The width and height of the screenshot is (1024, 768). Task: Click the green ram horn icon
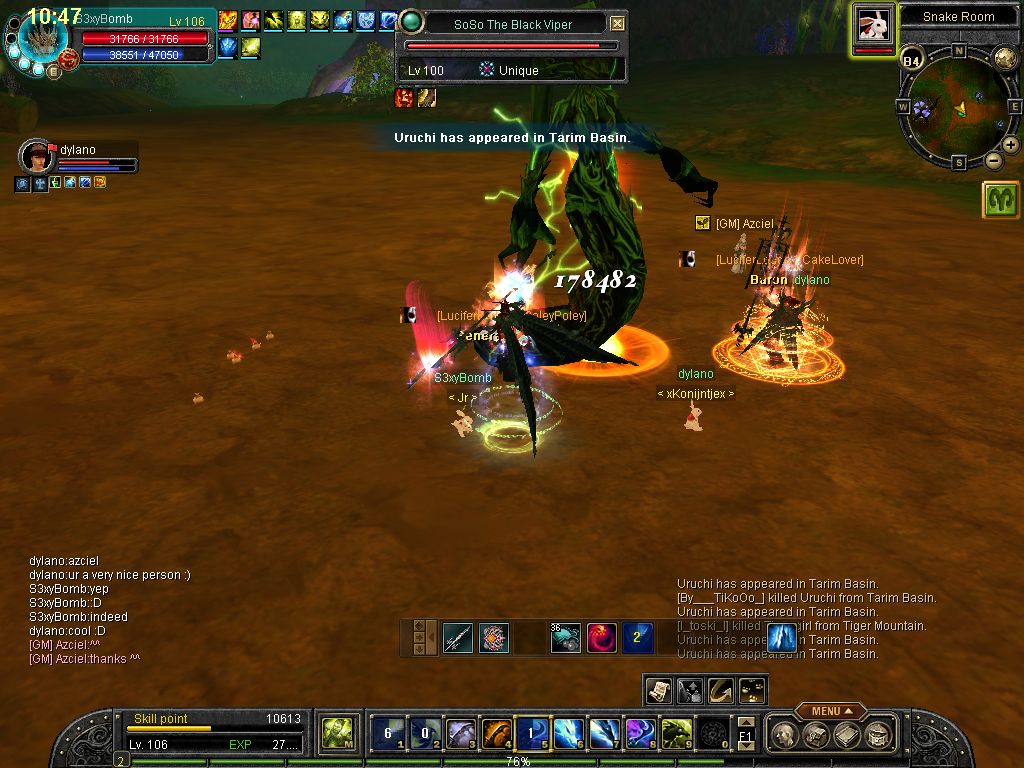(1001, 200)
